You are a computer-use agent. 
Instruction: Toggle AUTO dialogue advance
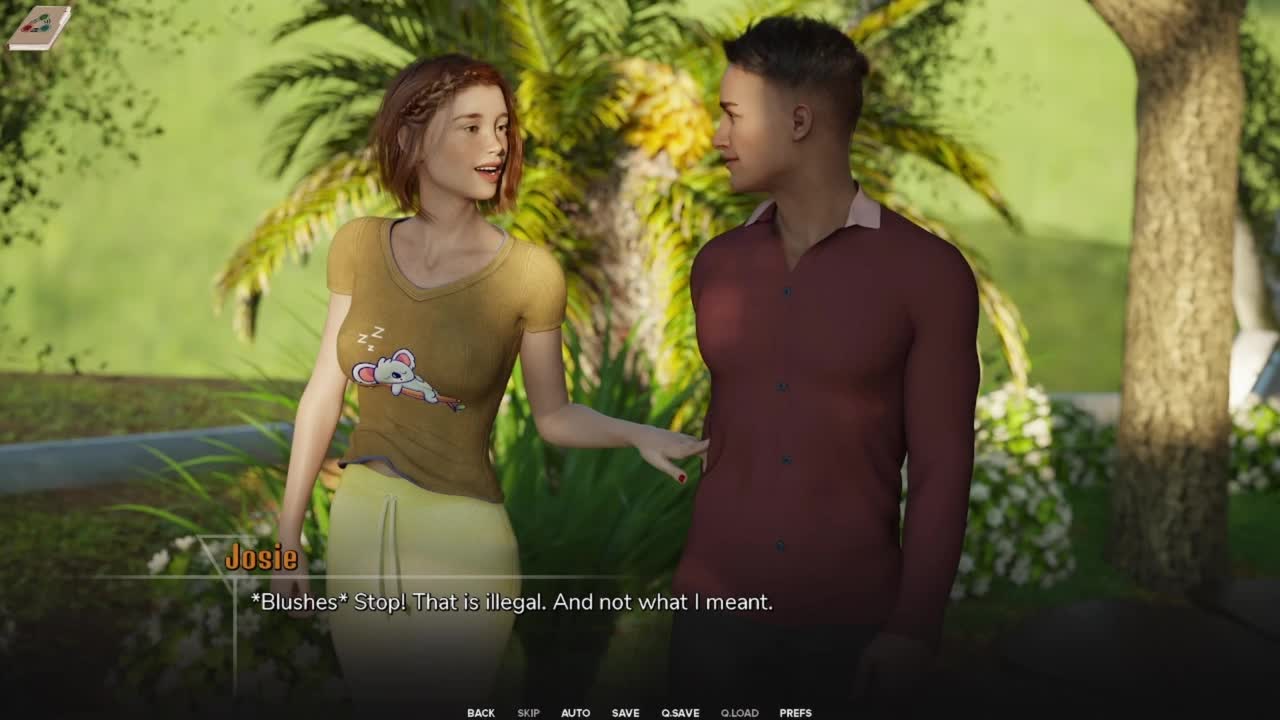[575, 713]
